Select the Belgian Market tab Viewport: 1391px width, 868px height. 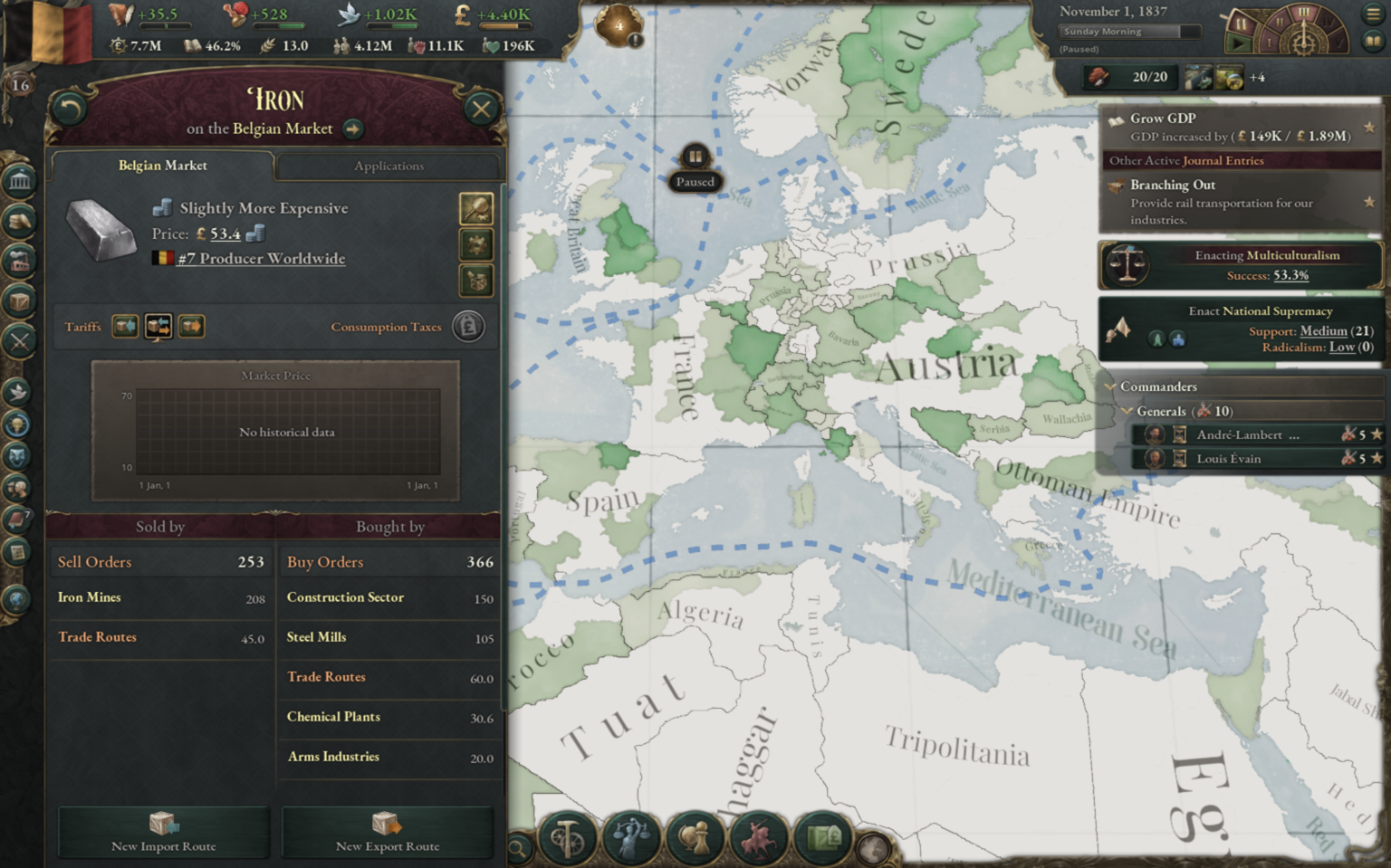161,166
